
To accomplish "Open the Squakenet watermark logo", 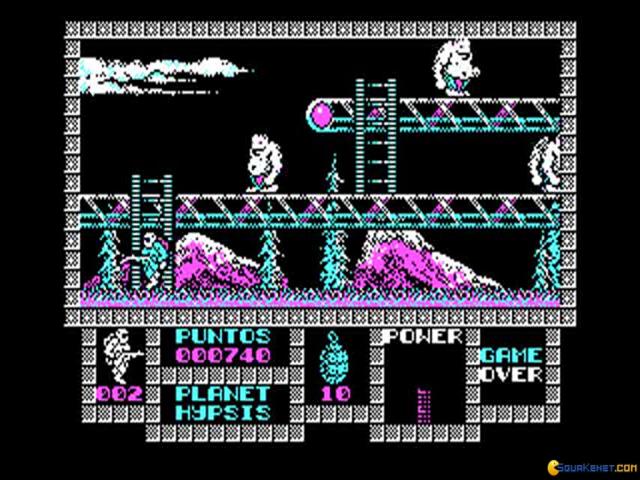I will click(x=581, y=469).
